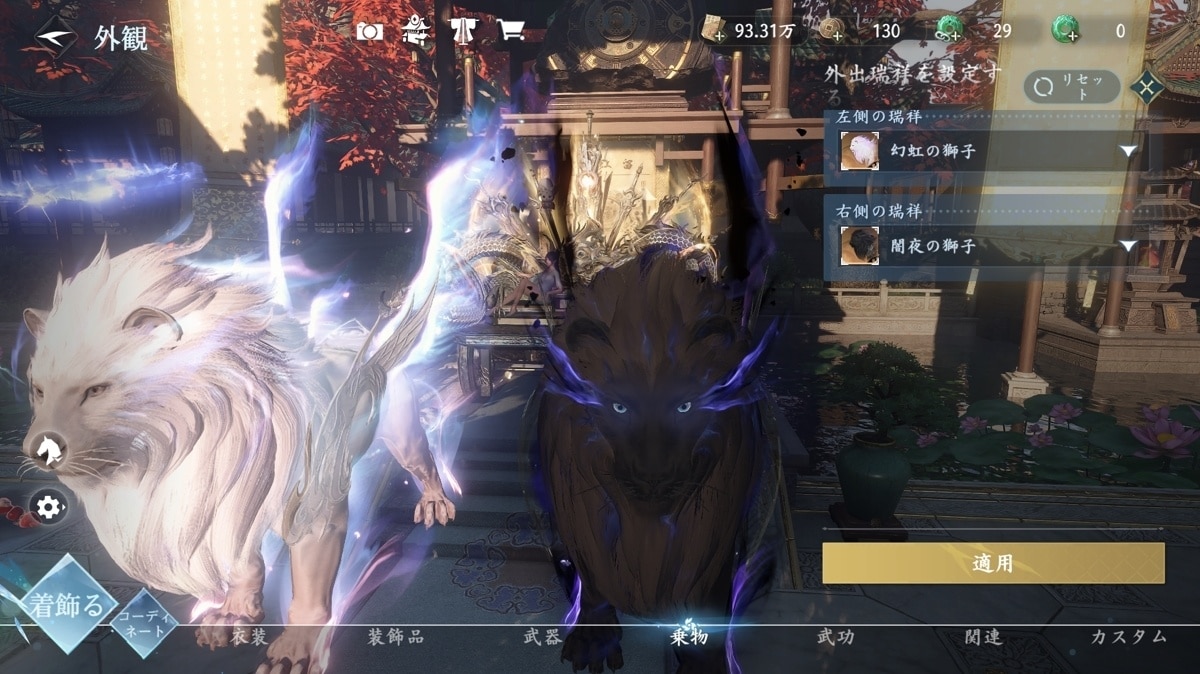Open the 右側の瑞祥 dropdown (闇夜の獅子)
This screenshot has width=1200, height=674.
[988, 246]
